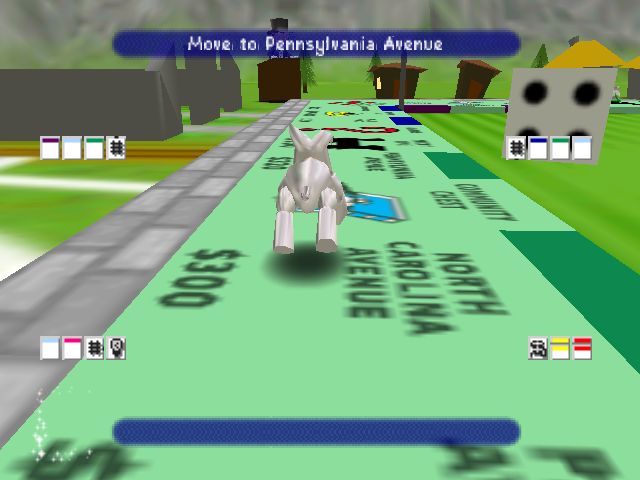This screenshot has height=480, width=640.
Task: Open the yellow property card icon
Action: coord(560,348)
